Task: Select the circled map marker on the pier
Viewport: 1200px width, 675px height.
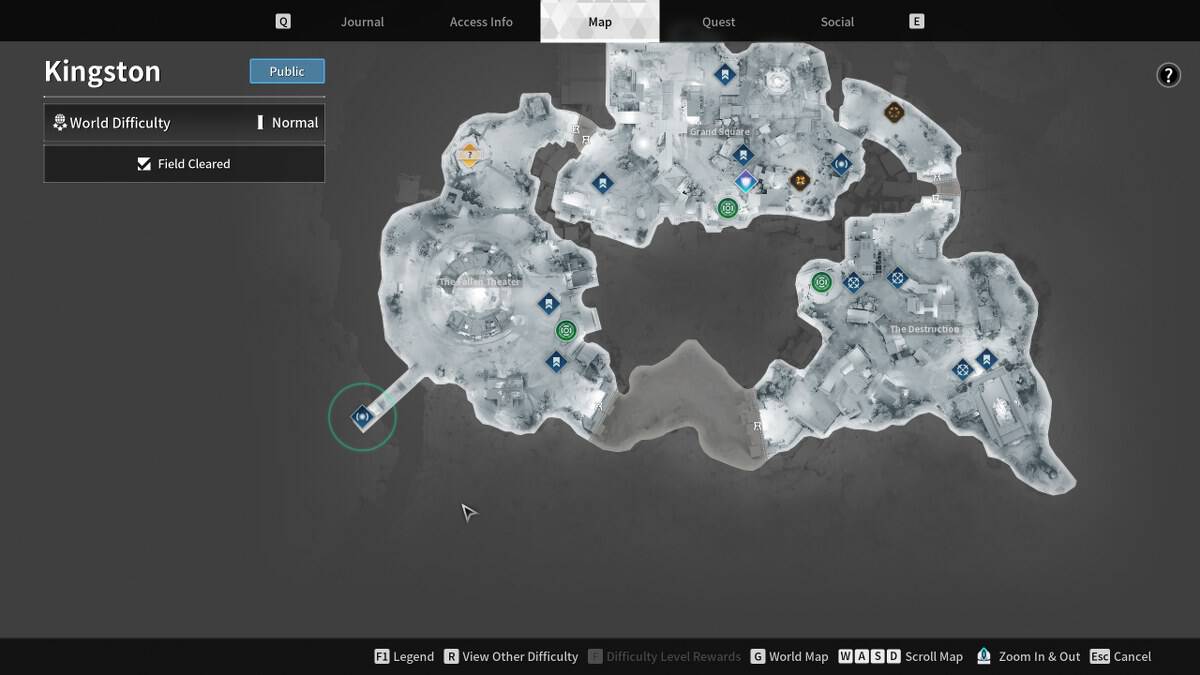Action: (362, 417)
